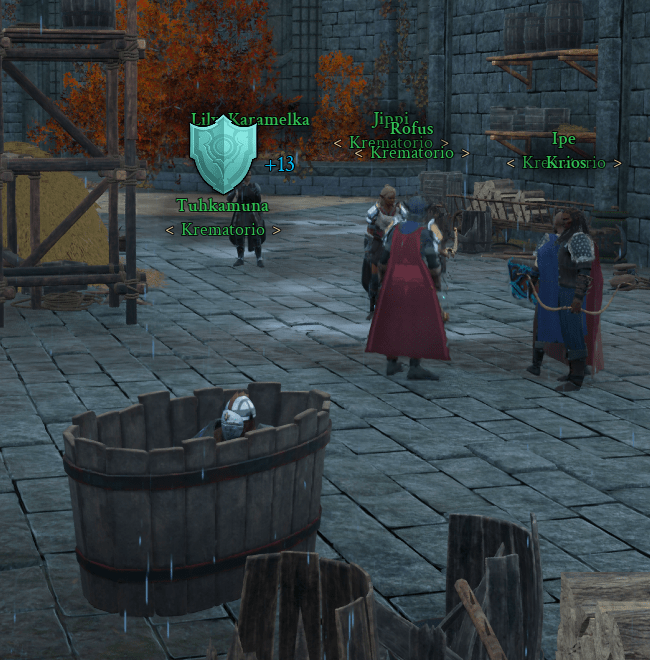
Task: Click the teal shield emblem icon
Action: [x=224, y=156]
